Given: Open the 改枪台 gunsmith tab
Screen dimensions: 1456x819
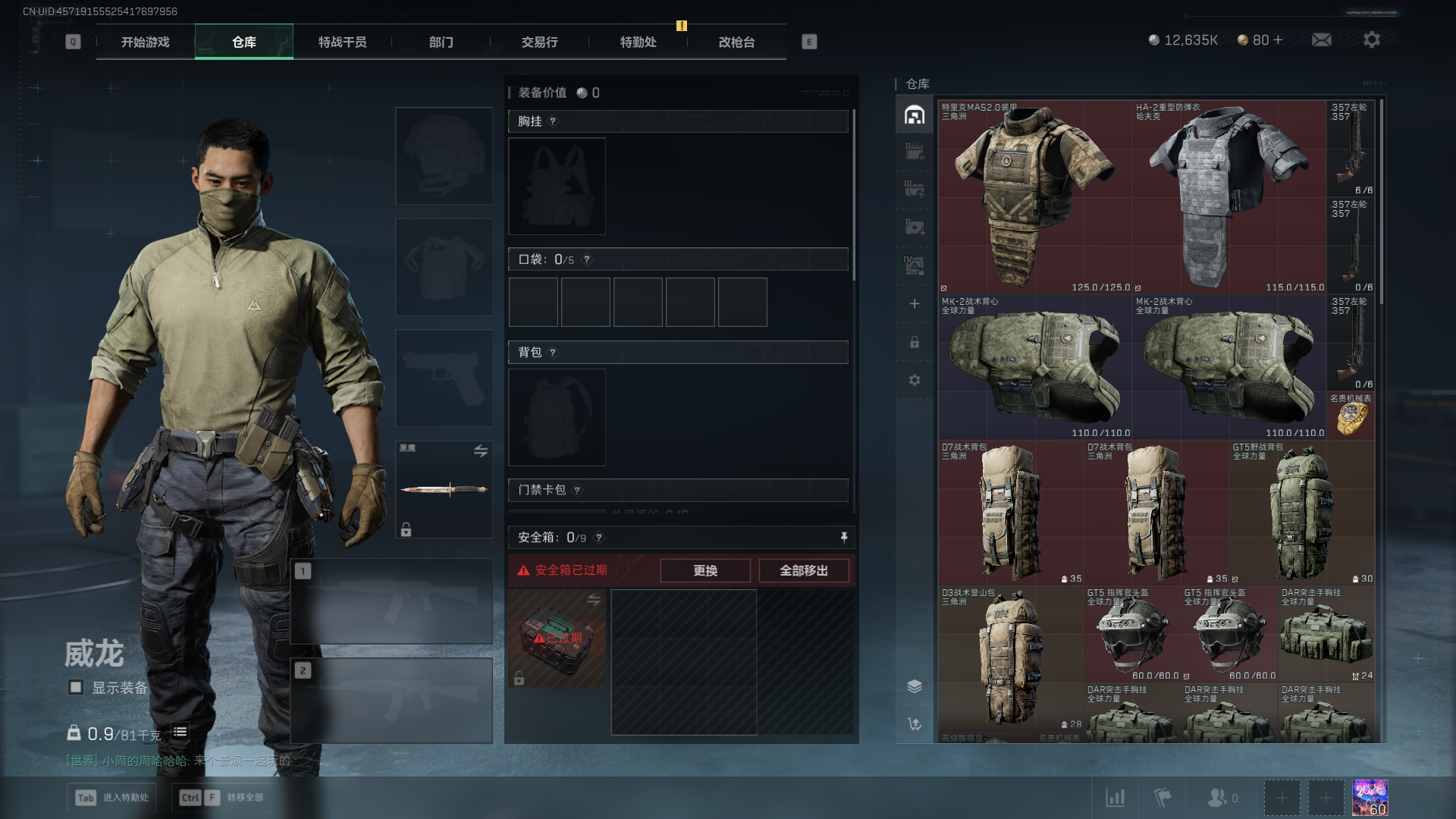Looking at the screenshot, I should (736, 42).
